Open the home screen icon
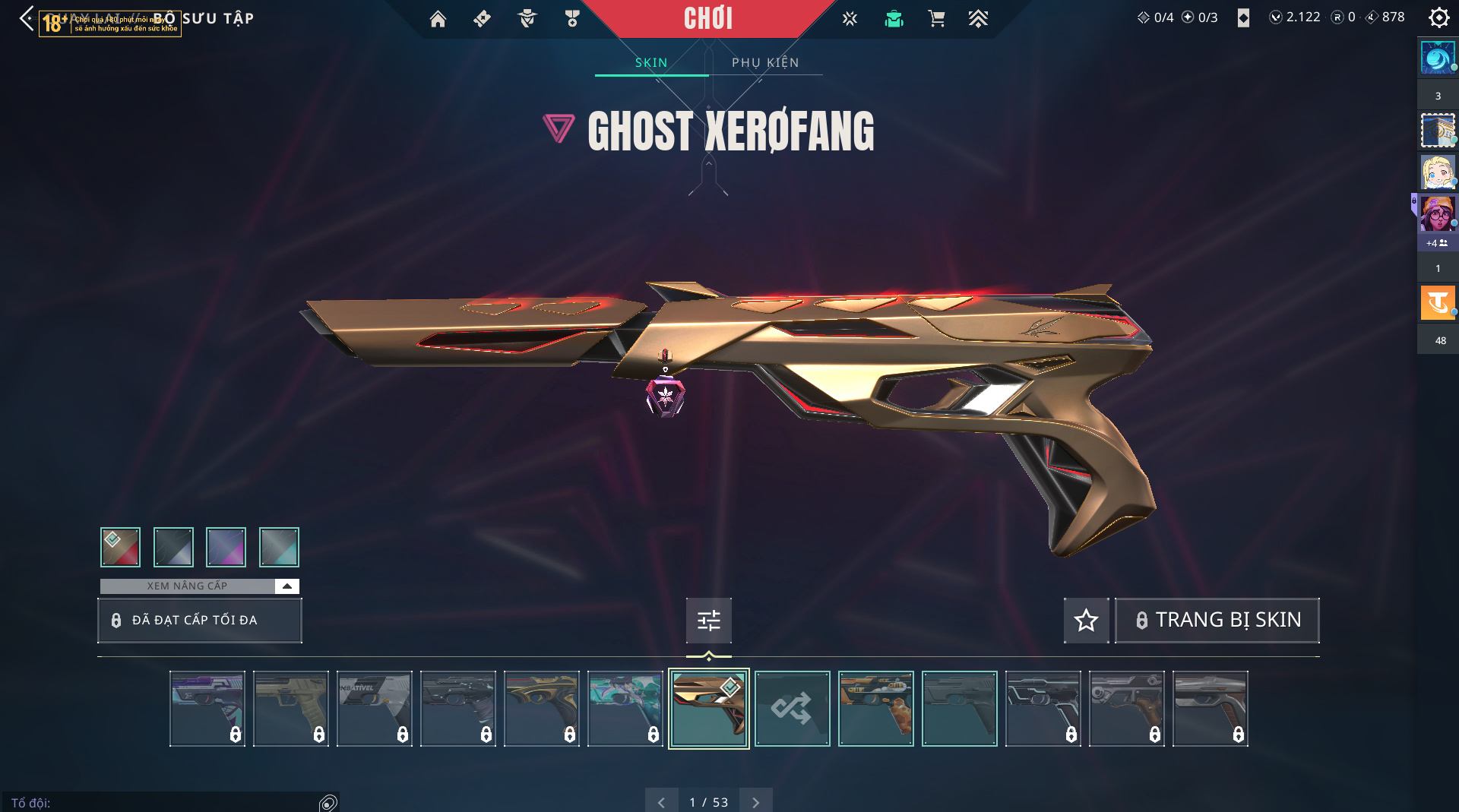Screen dimensions: 1459x812 [438, 19]
